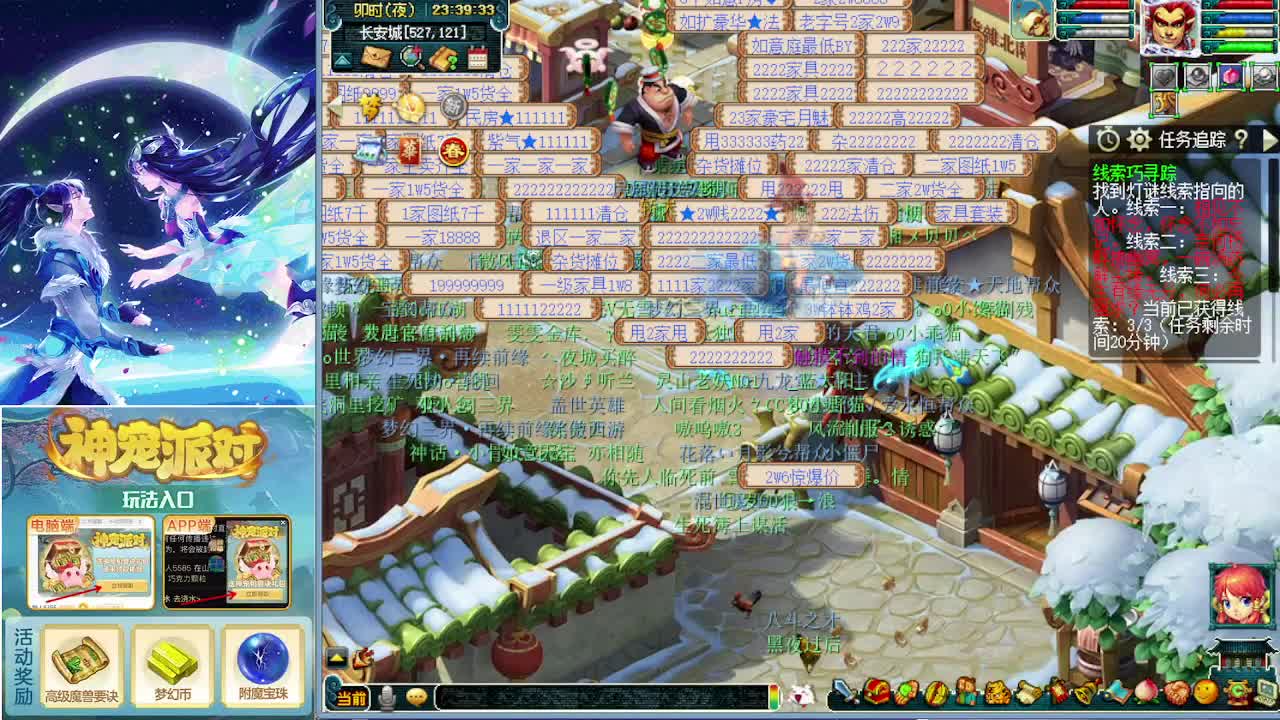Open the task tracker settings gear
This screenshot has width=1280, height=720.
1140,140
